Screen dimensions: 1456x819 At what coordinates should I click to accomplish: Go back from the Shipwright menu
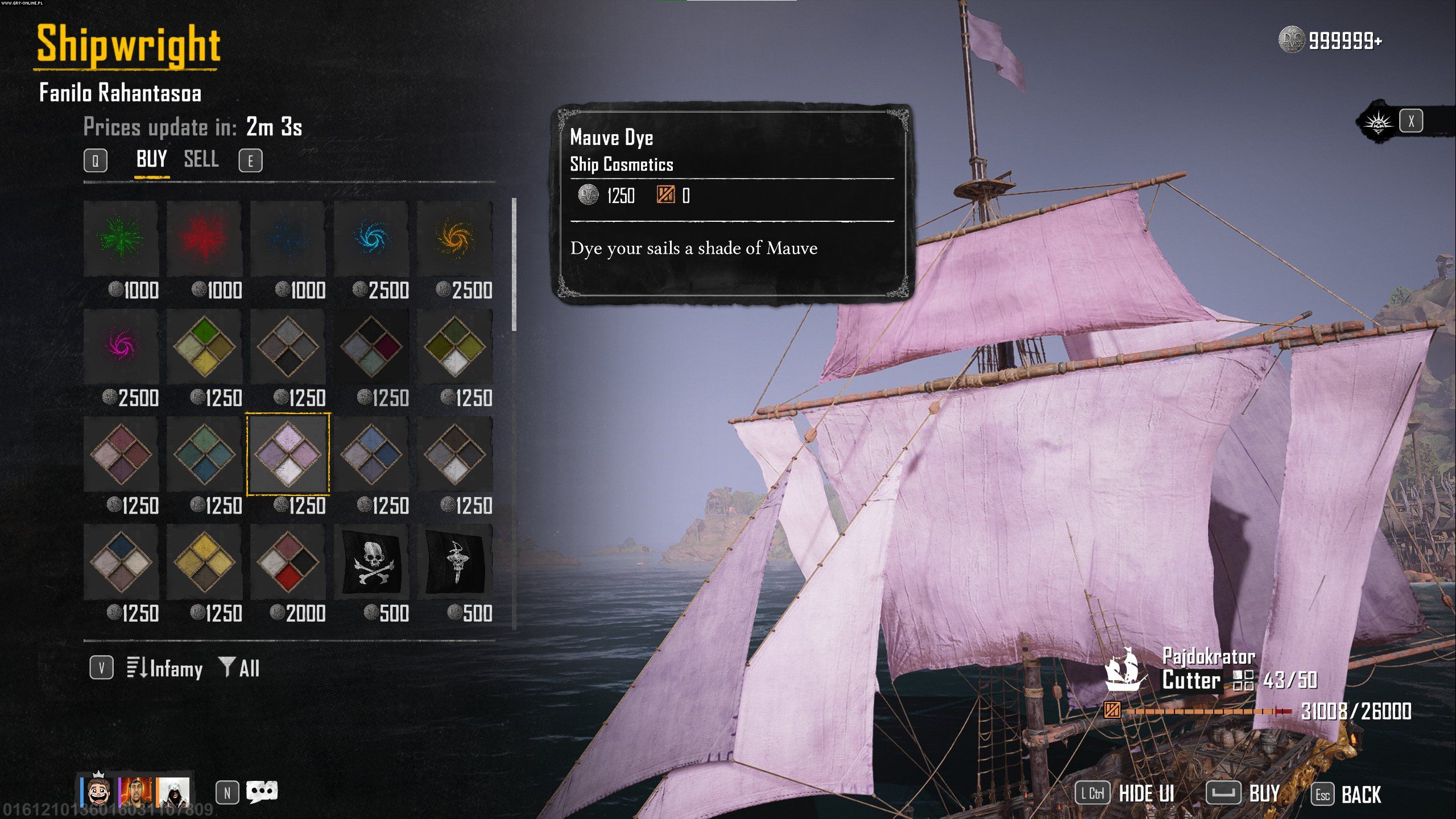(x=1347, y=795)
